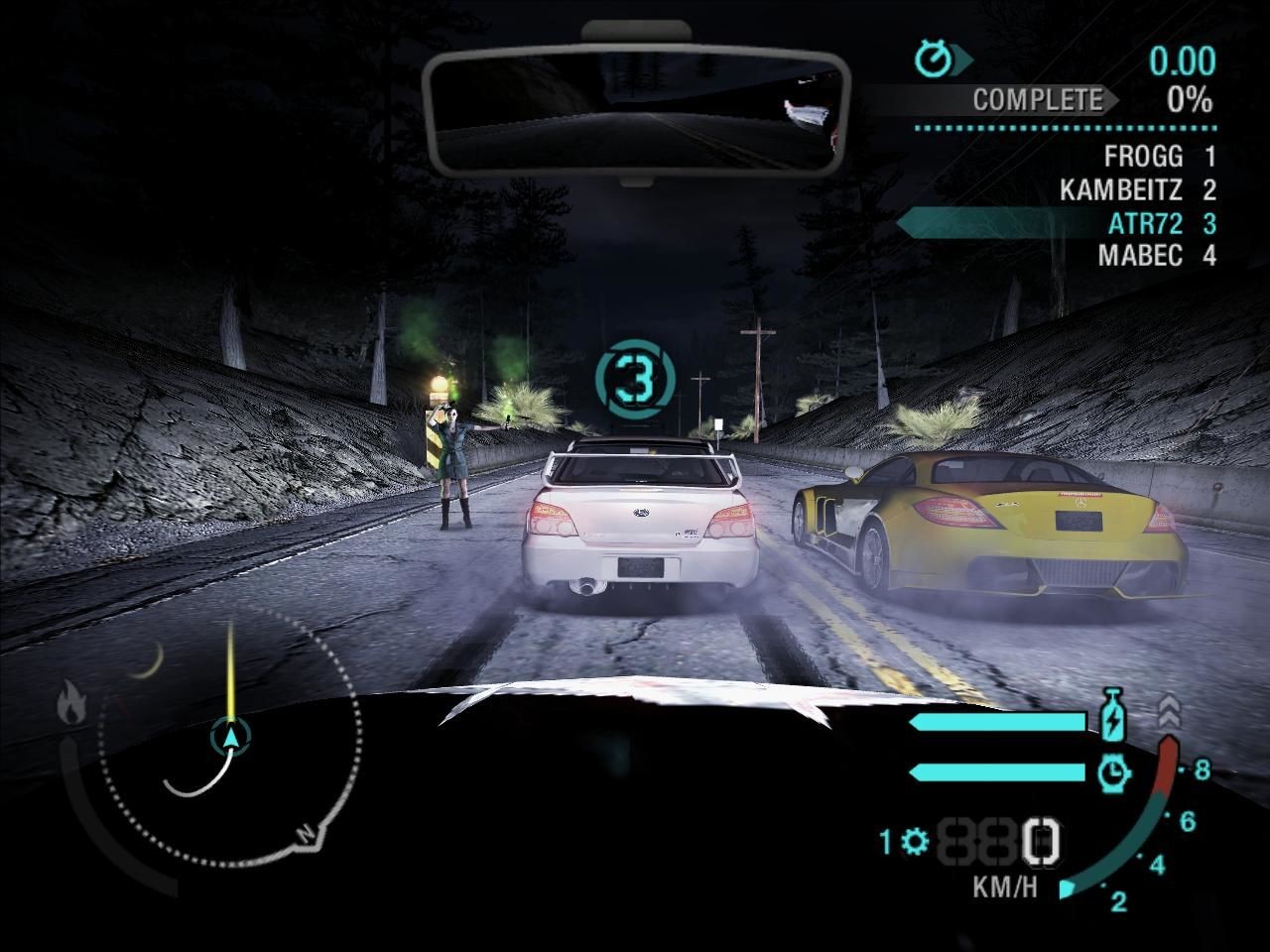Click the gear indicator cog icon
The height and width of the screenshot is (952, 1270).
(x=915, y=842)
